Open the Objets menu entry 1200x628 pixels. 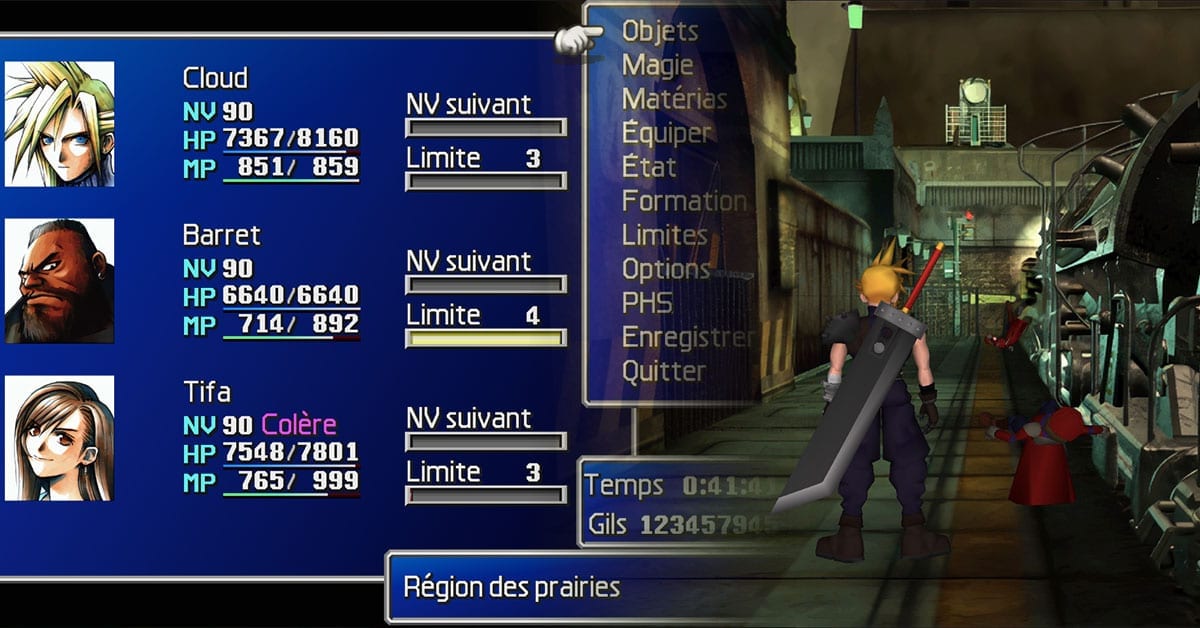[660, 31]
